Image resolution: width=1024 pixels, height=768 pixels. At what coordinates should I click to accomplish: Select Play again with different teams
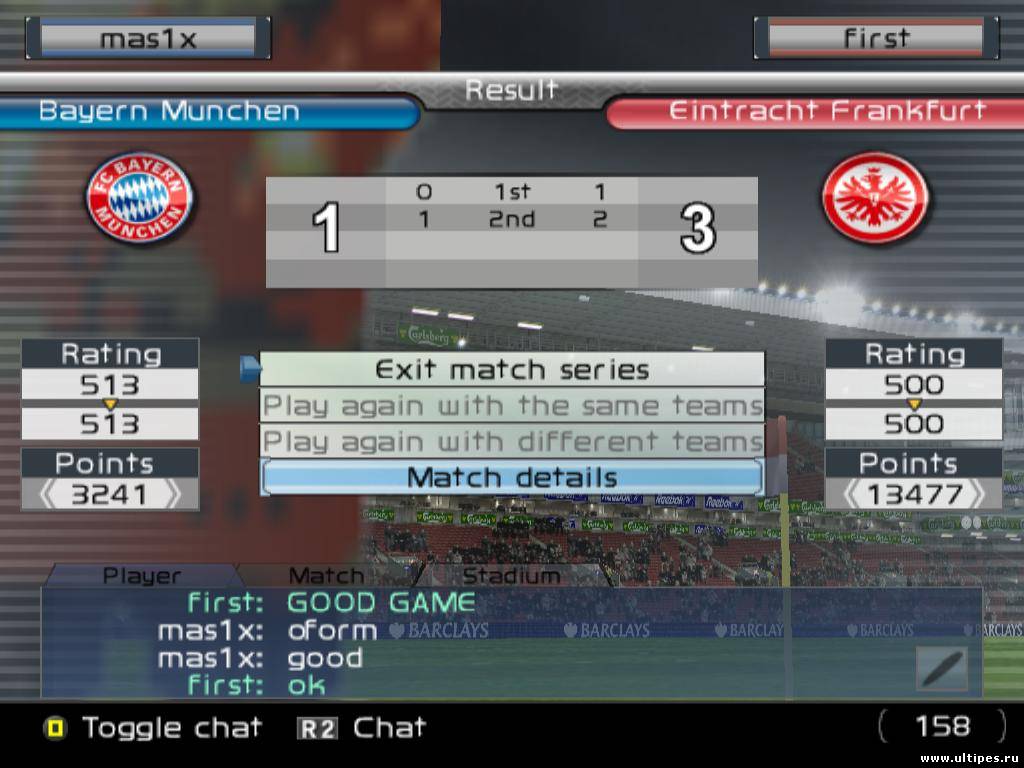(x=511, y=441)
